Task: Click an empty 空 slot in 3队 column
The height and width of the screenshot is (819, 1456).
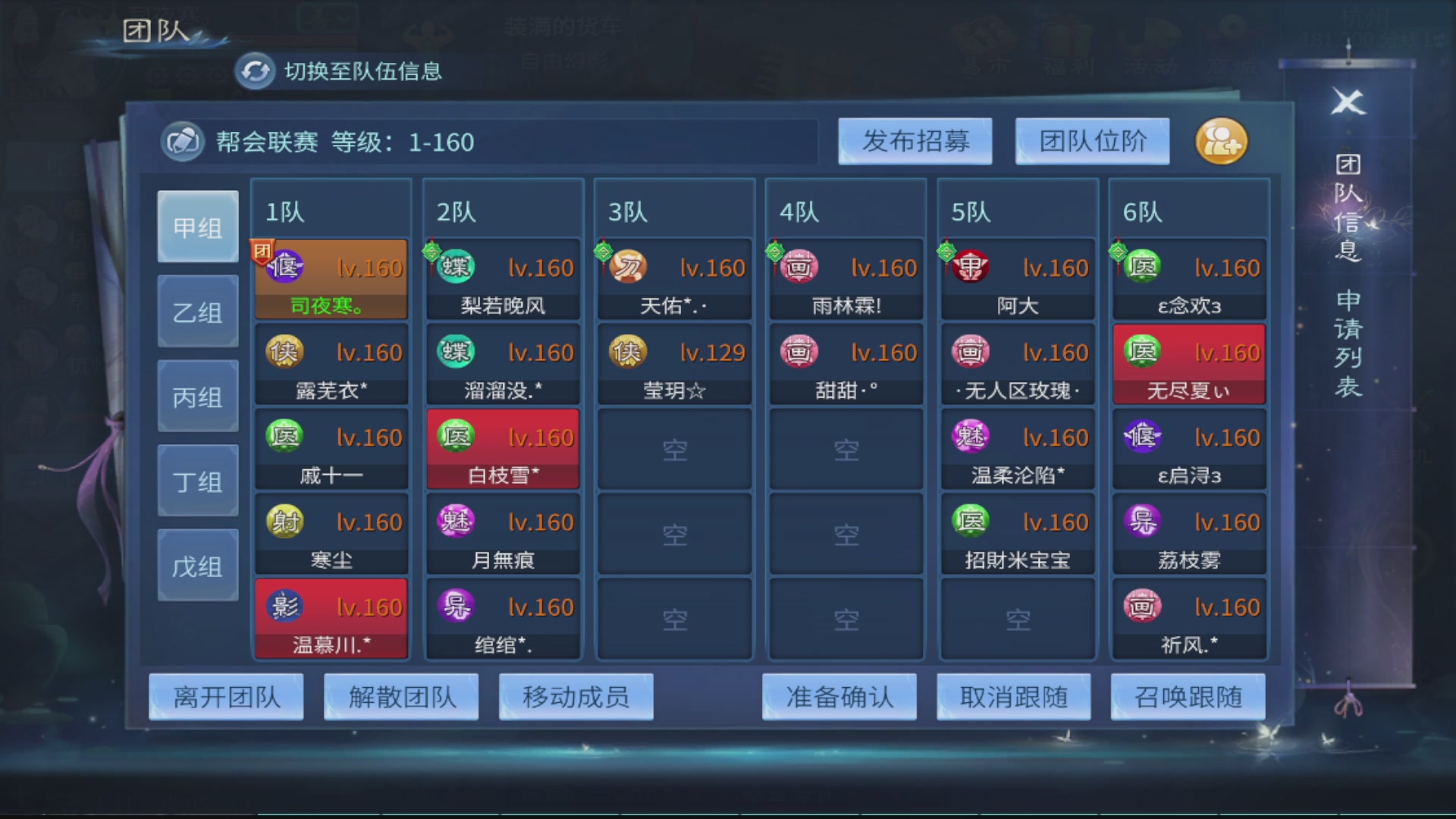Action: 673,449
